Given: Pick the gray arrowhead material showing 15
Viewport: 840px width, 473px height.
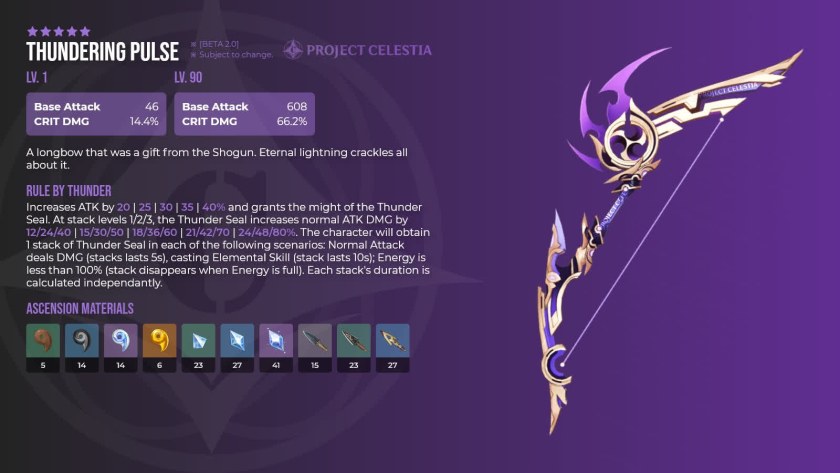Looking at the screenshot, I should [315, 343].
